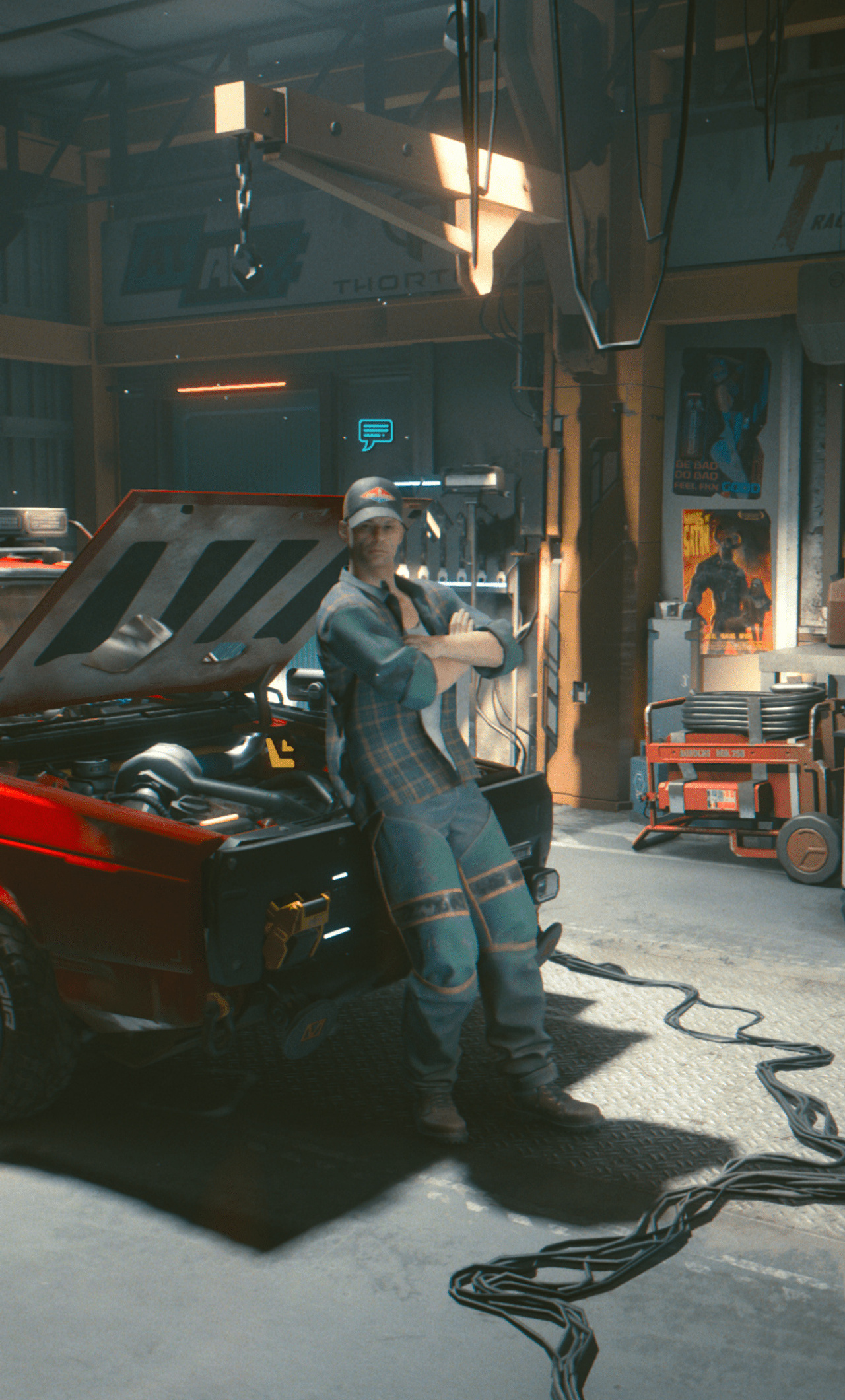Screen dimensions: 845x1400
Task: Select the orange Satin movie poster
Action: point(726,575)
